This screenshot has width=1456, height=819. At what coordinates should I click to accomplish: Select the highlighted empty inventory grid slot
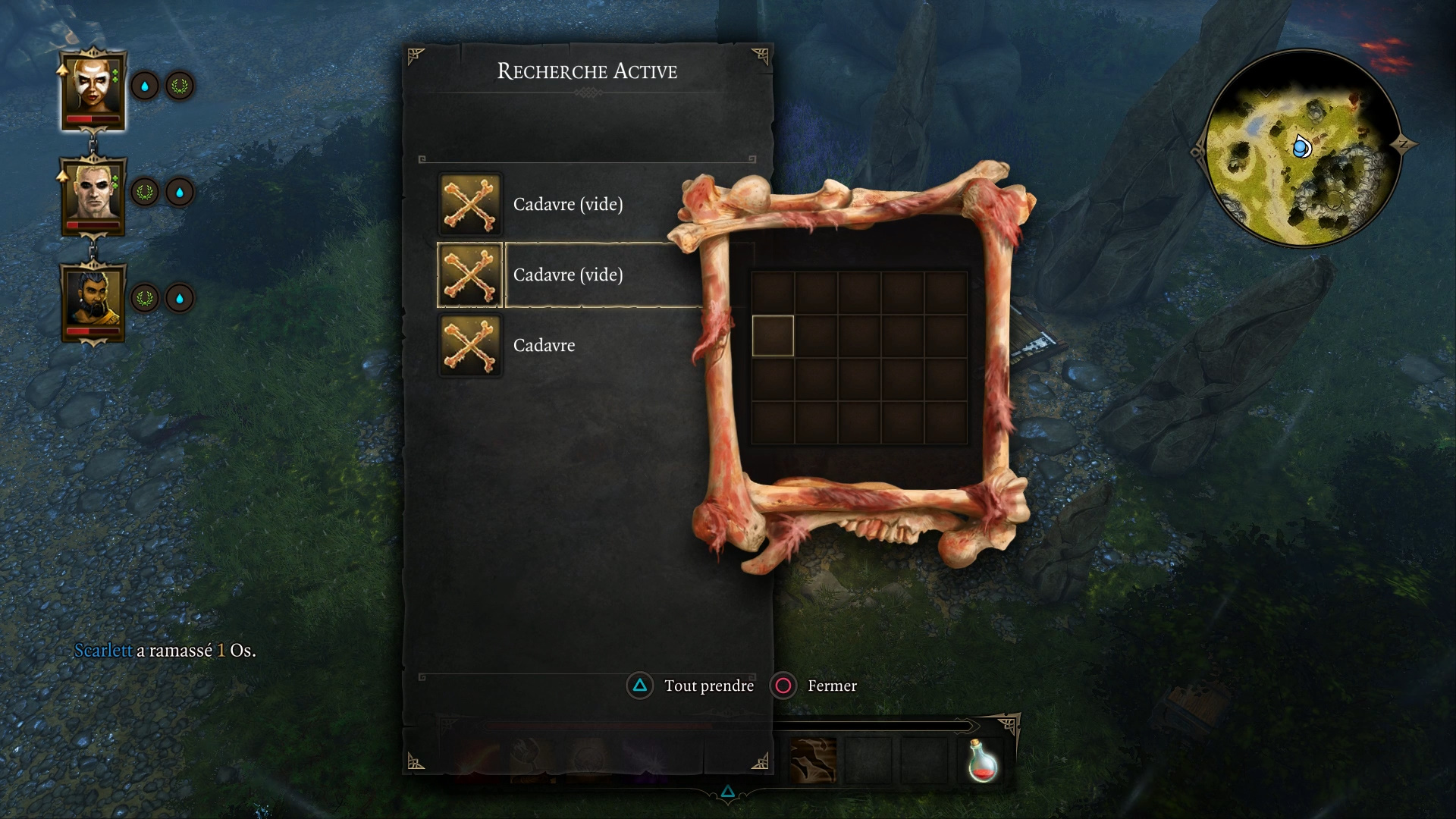(x=772, y=334)
